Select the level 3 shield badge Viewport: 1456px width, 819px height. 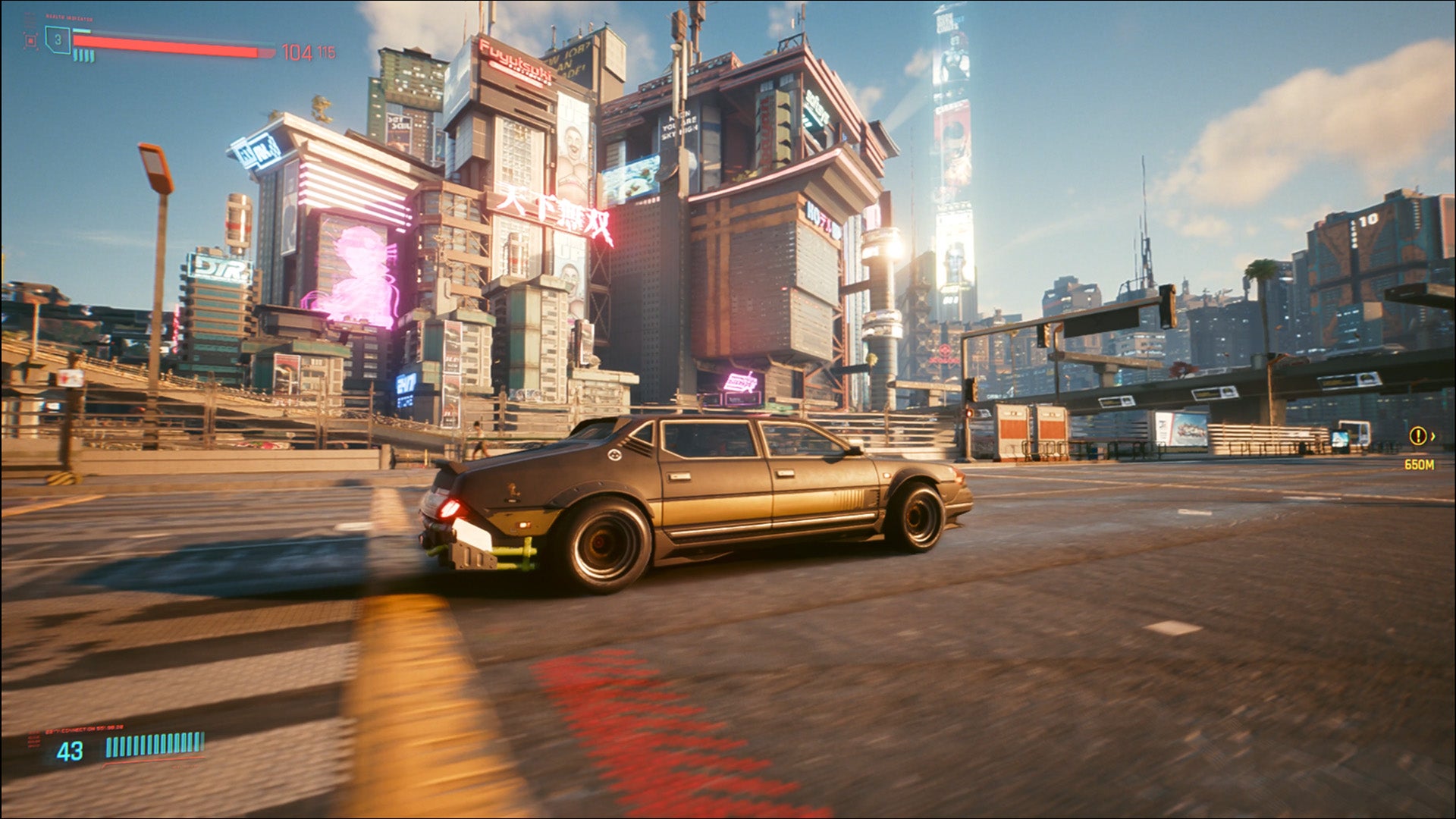(57, 39)
